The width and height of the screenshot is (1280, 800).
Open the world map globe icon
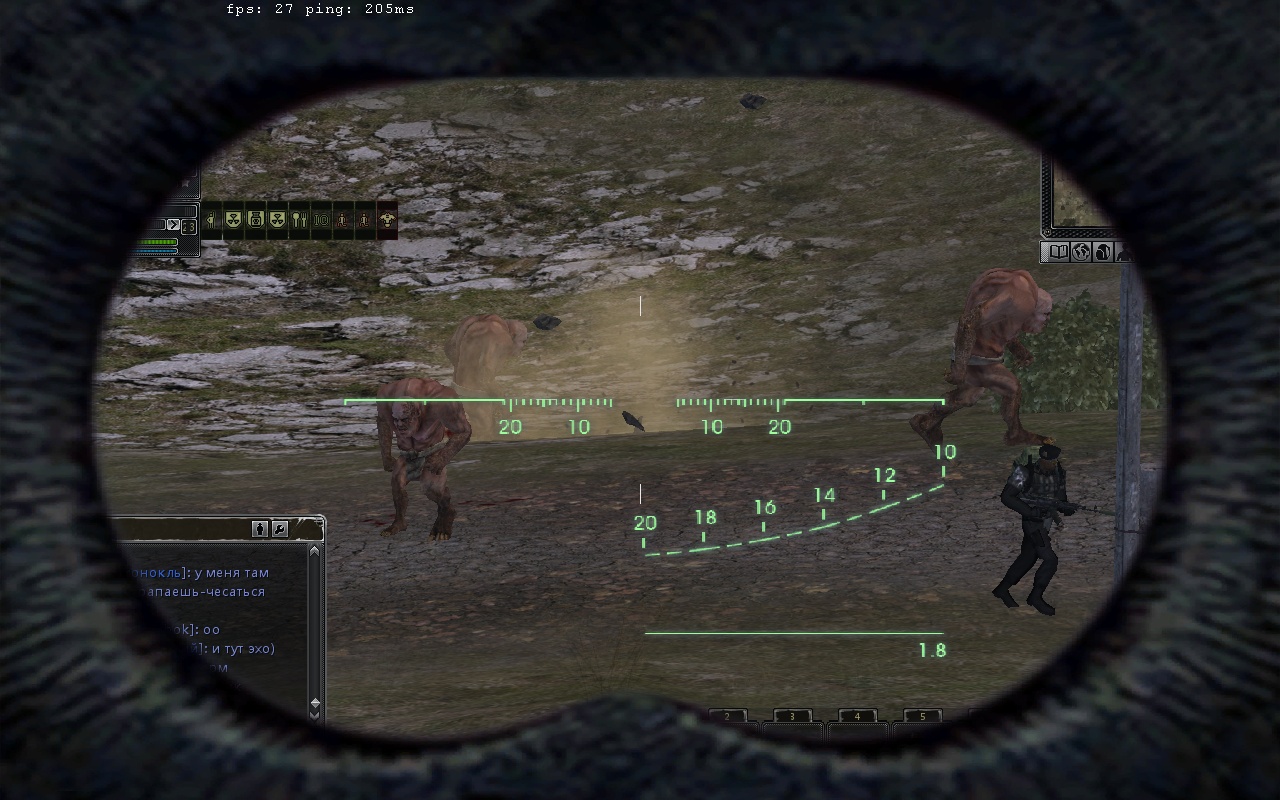pyautogui.click(x=1080, y=252)
